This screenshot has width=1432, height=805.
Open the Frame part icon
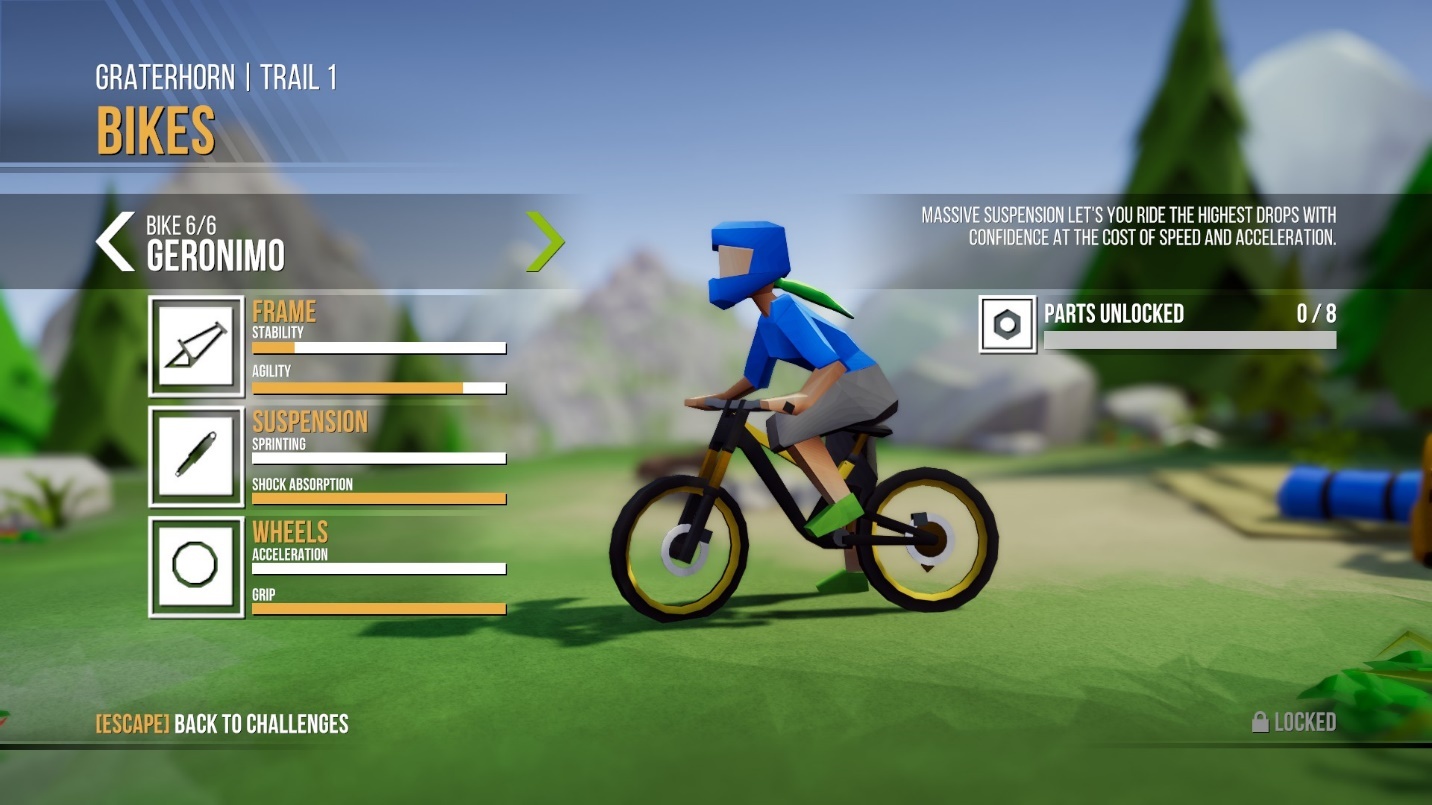(196, 346)
